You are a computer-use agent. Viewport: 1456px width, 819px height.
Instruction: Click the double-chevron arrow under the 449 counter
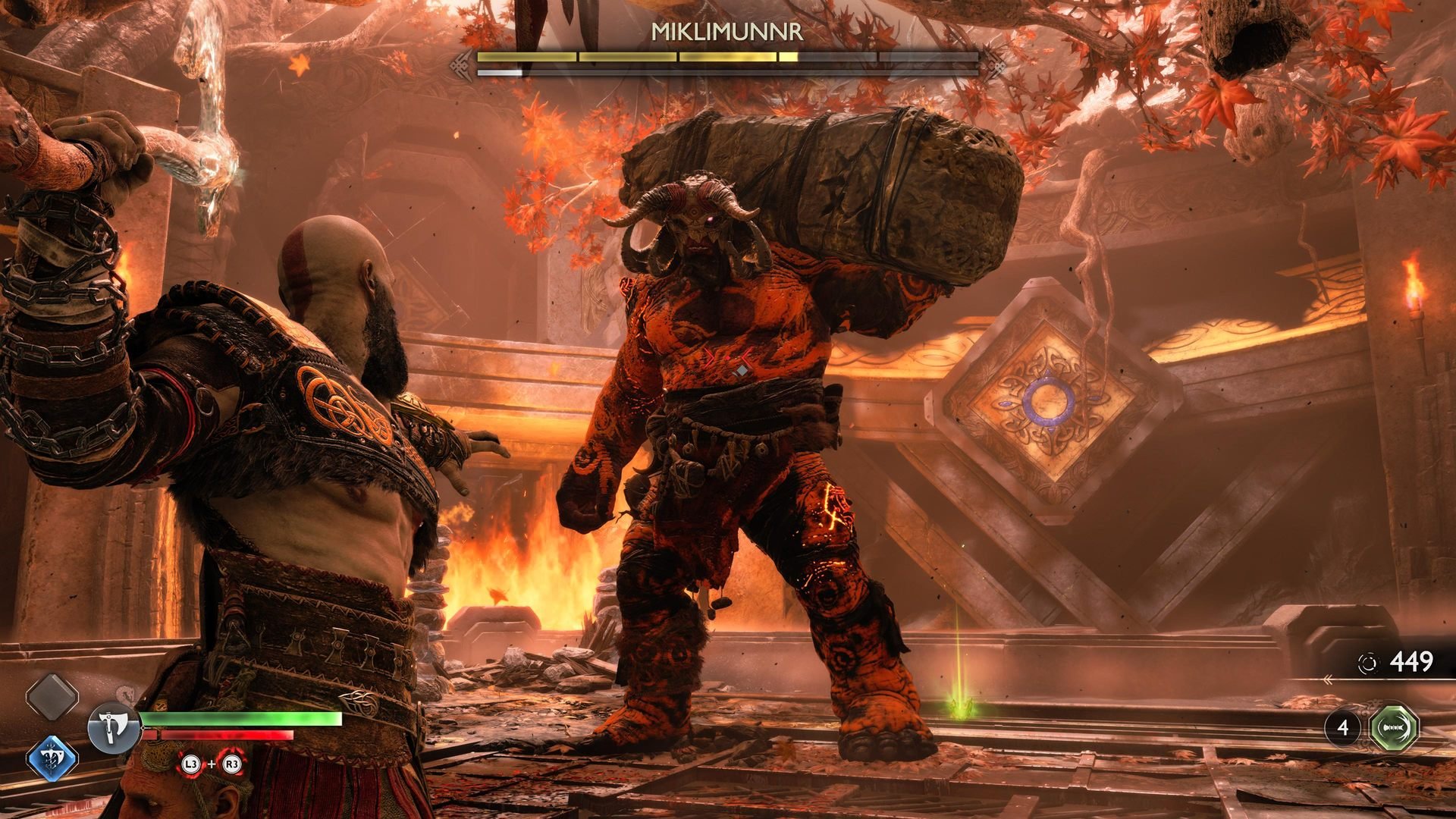[x=1329, y=680]
